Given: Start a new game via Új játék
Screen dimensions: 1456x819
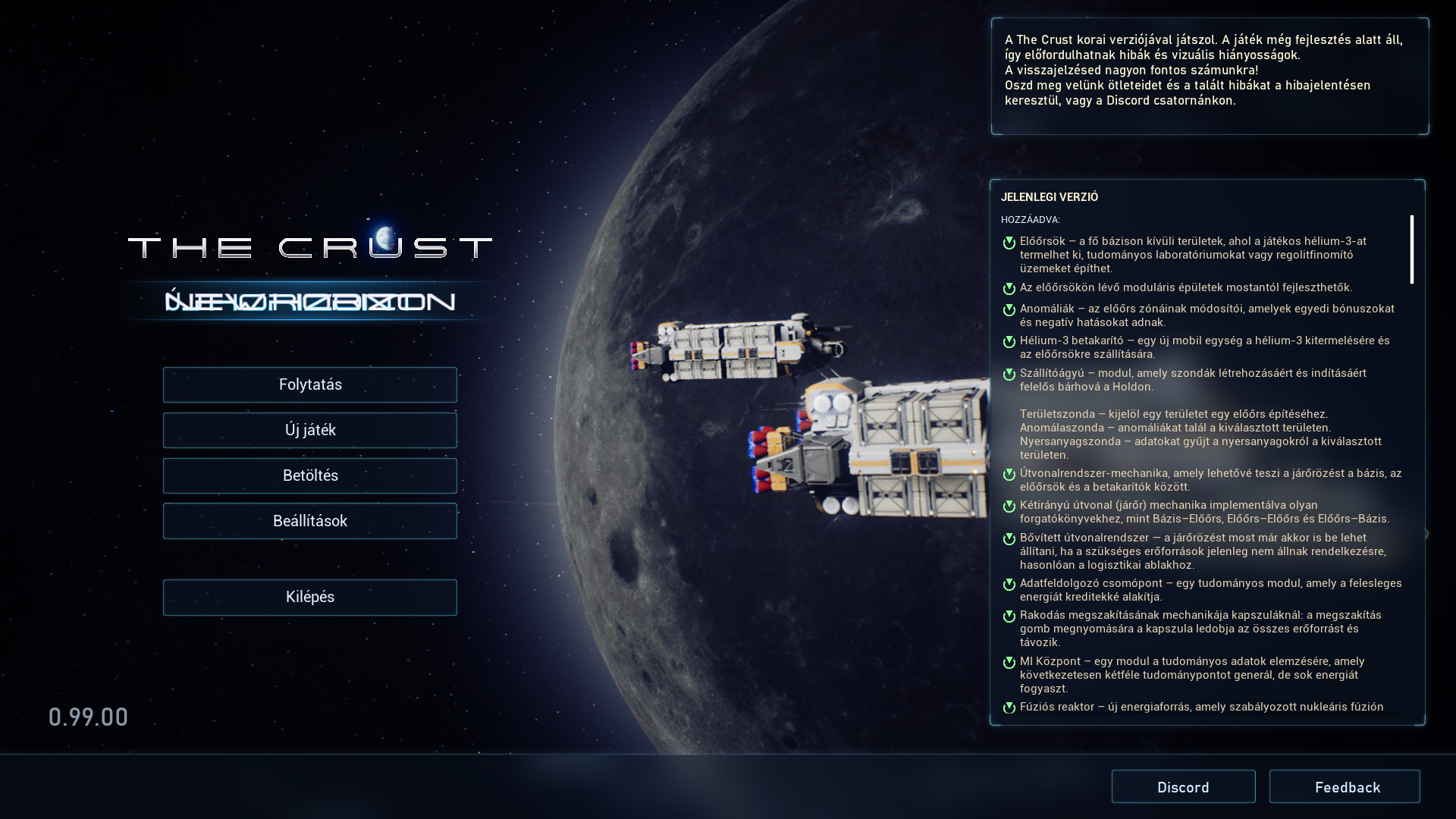Looking at the screenshot, I should (309, 430).
